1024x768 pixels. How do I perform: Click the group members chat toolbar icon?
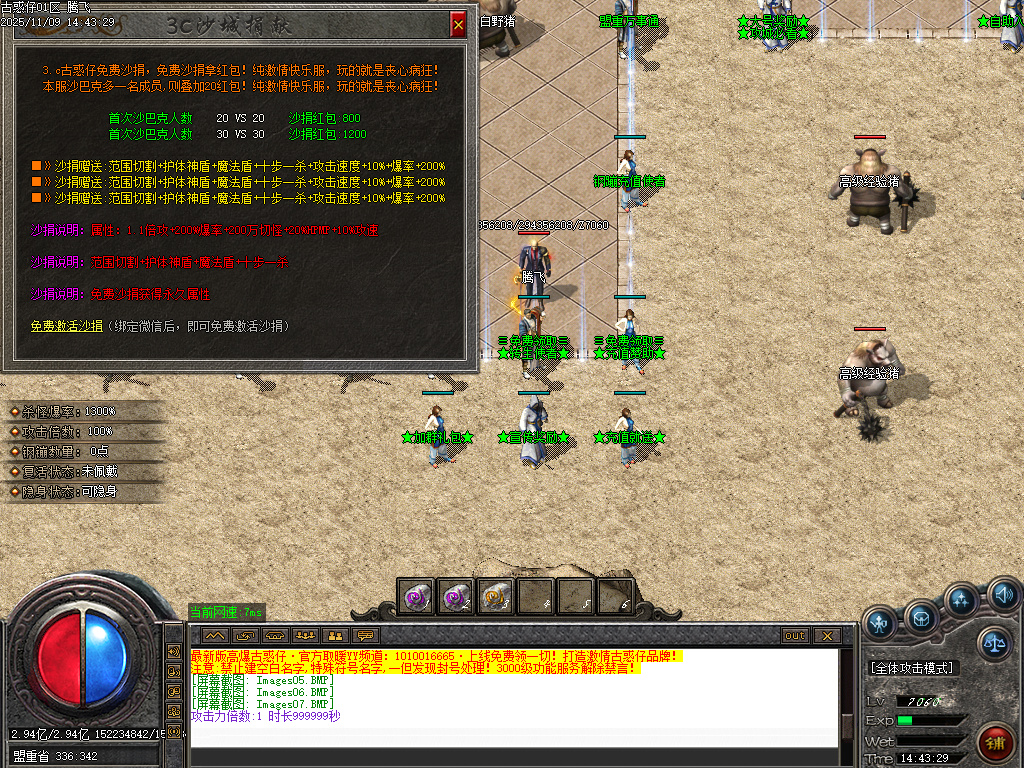click(305, 635)
